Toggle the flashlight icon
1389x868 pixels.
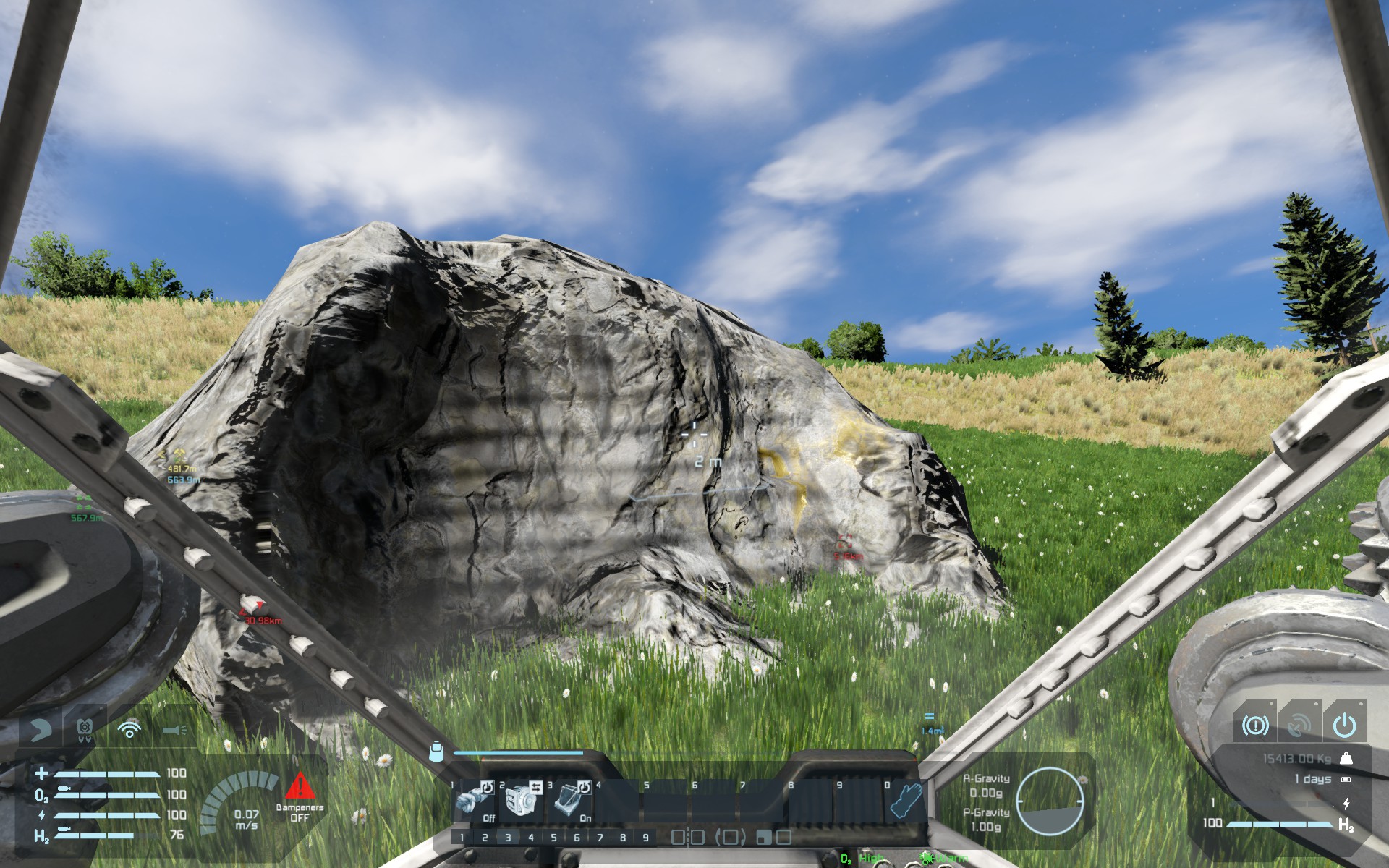(x=174, y=729)
